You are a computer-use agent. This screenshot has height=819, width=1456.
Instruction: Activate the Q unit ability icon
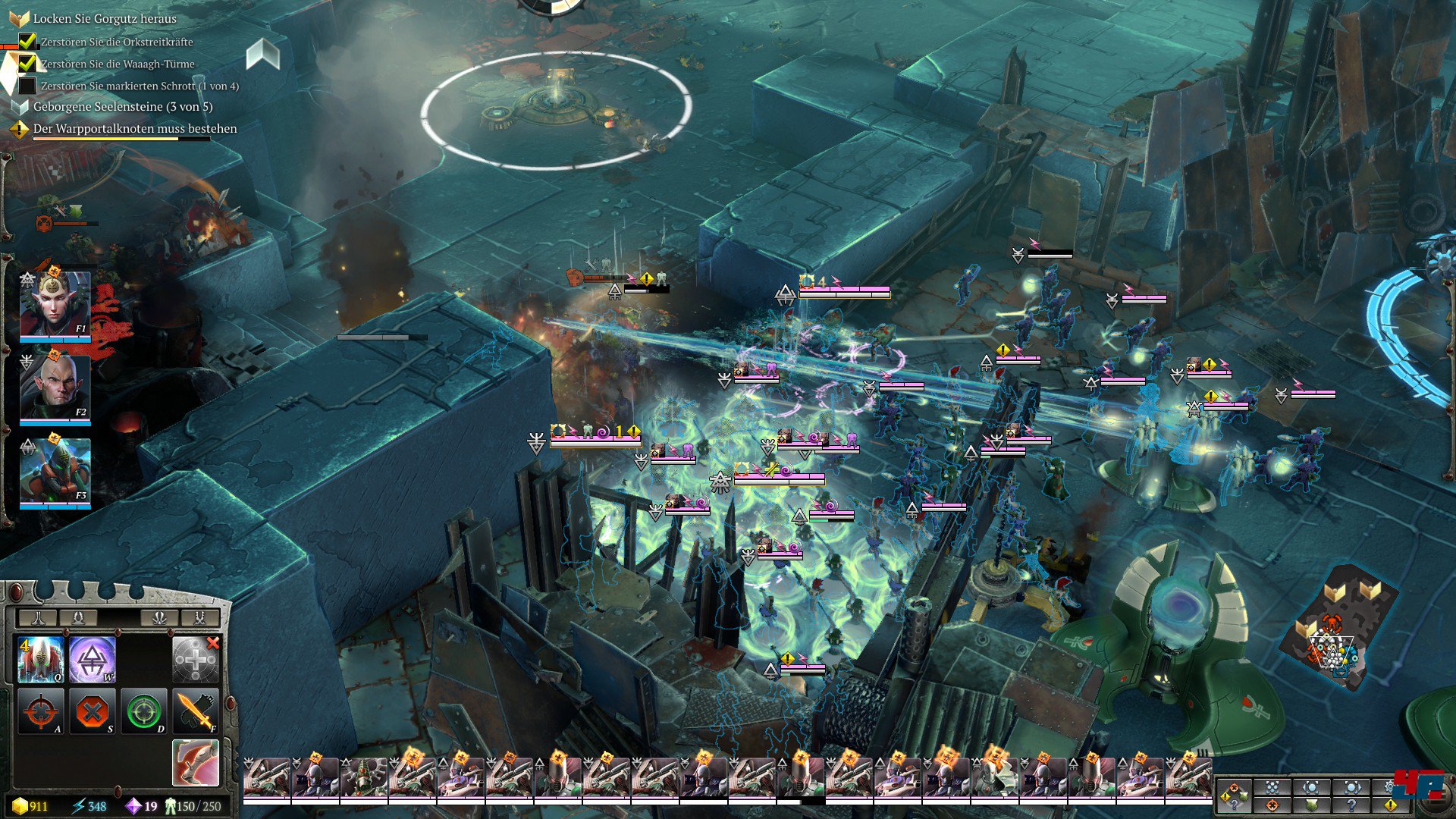coord(40,659)
